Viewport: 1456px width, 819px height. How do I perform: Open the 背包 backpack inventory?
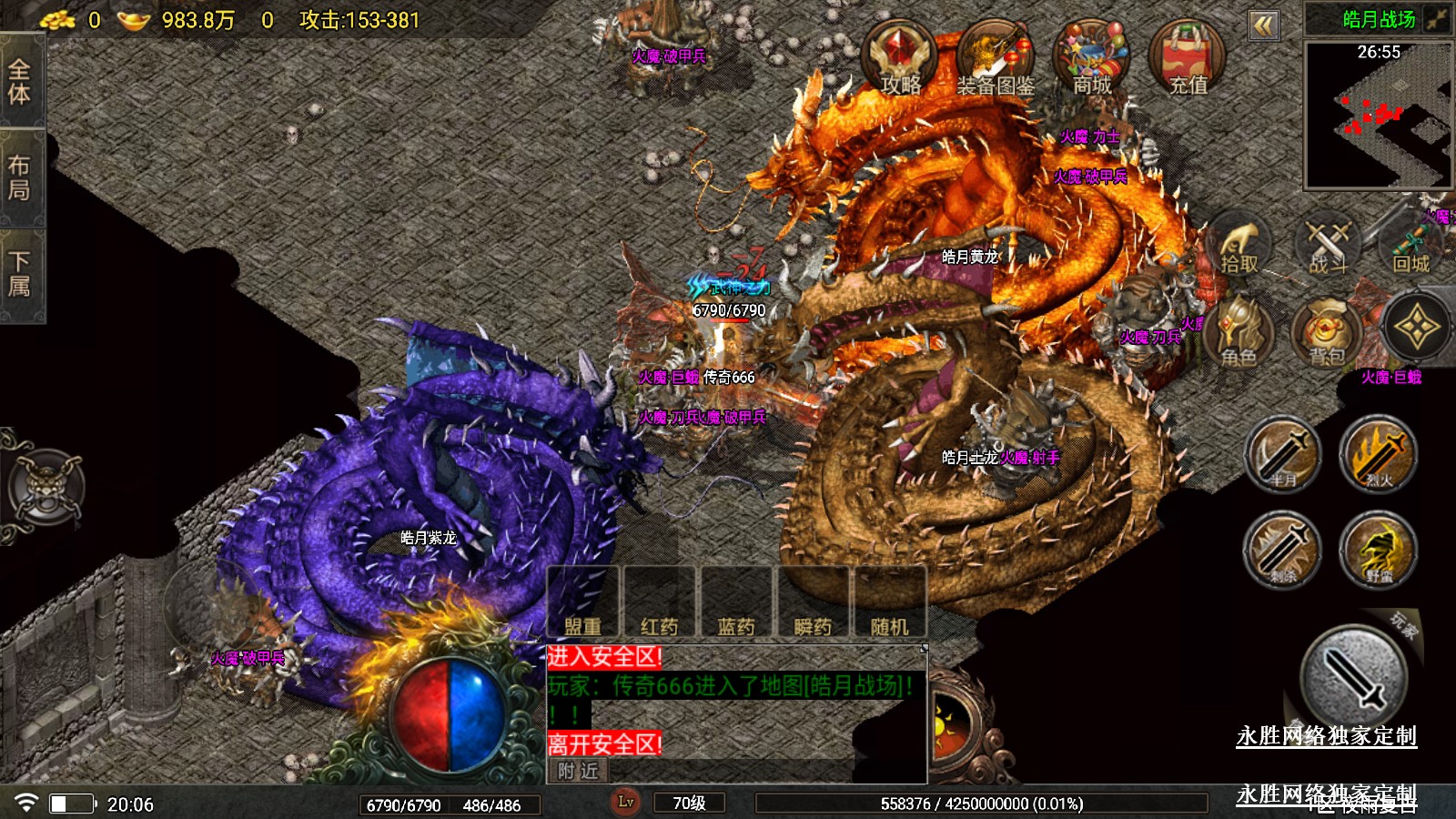pyautogui.click(x=1327, y=335)
